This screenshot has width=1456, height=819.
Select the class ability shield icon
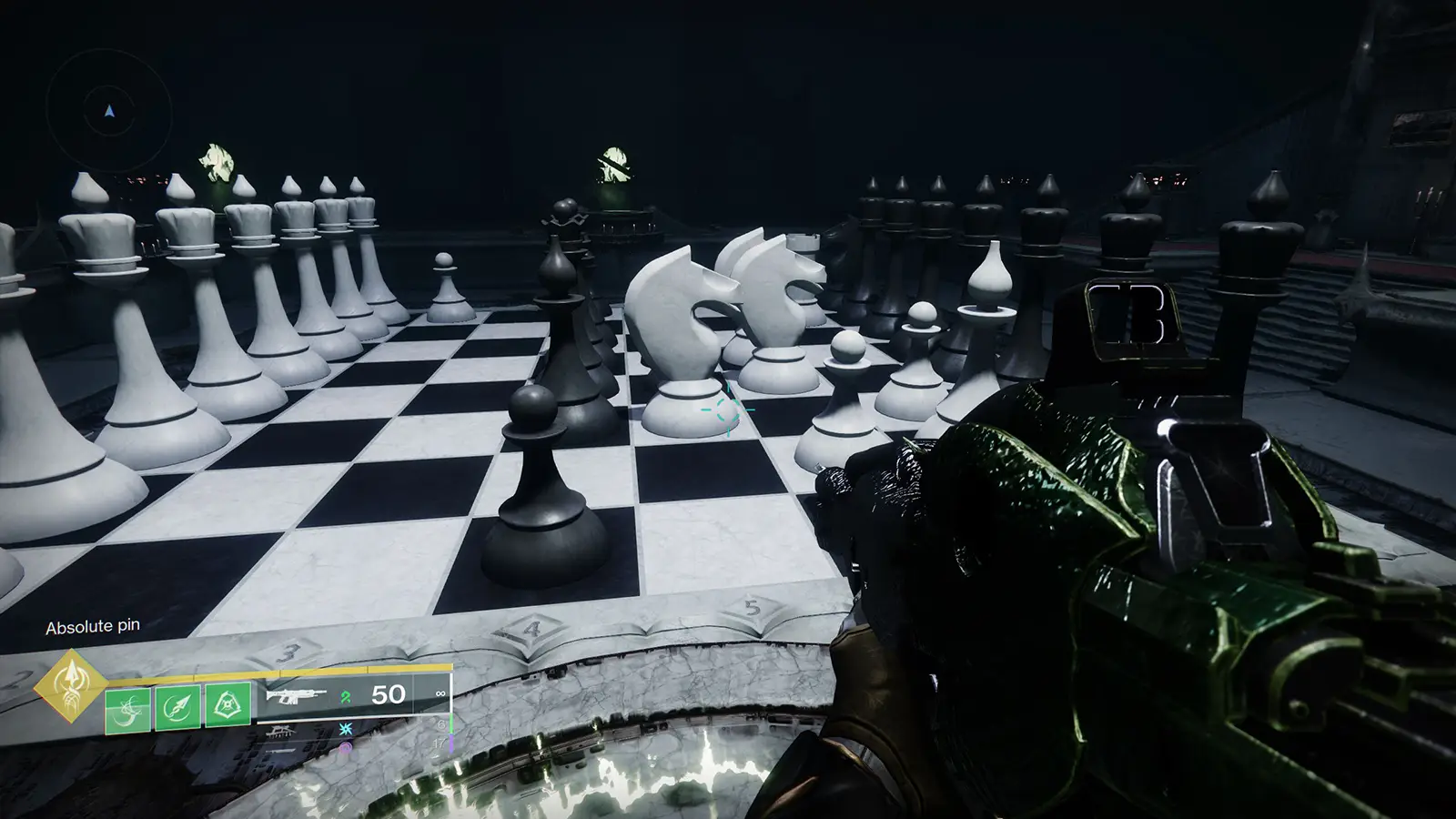click(227, 704)
